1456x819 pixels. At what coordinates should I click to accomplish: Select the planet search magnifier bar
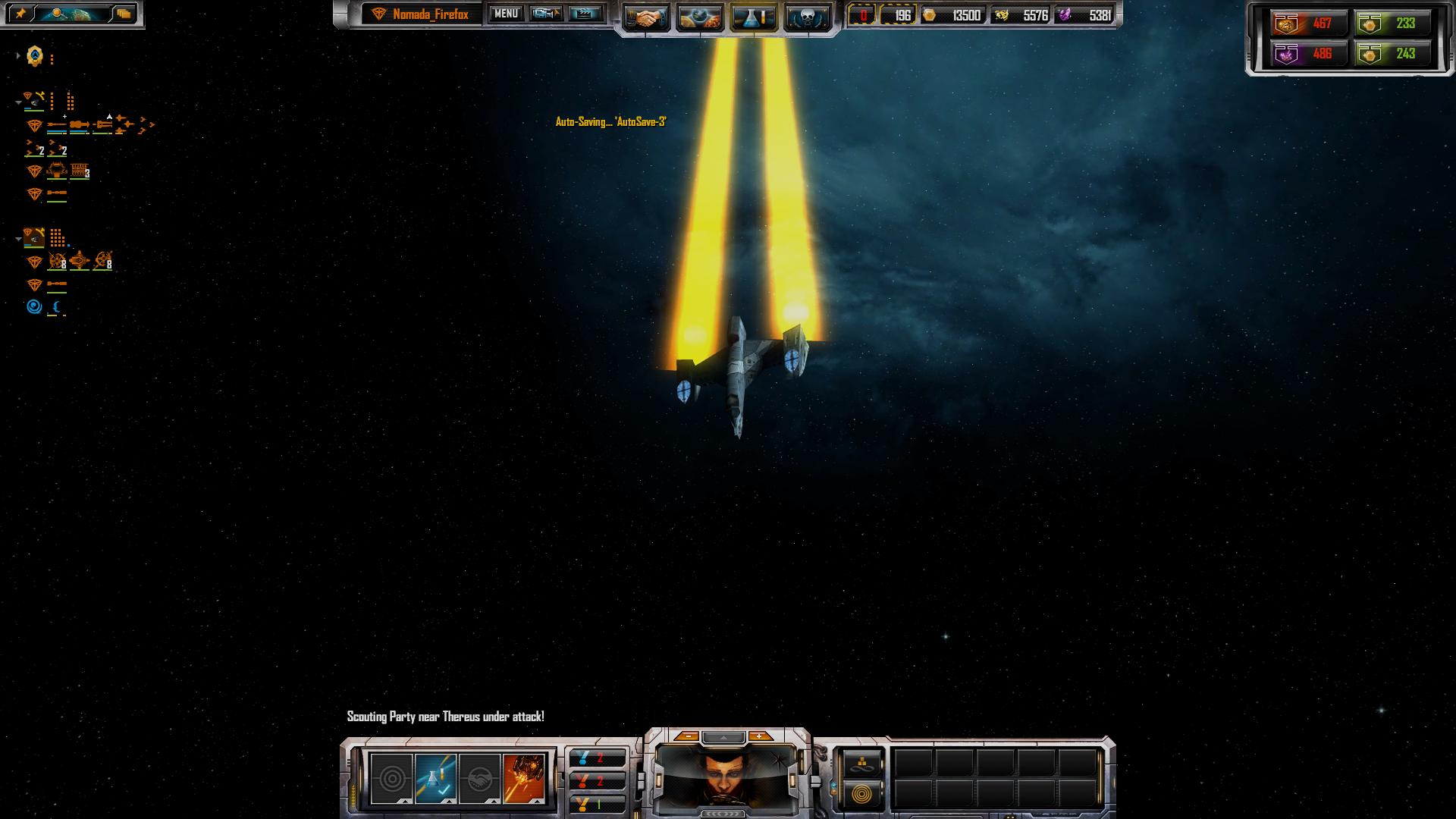(x=72, y=14)
